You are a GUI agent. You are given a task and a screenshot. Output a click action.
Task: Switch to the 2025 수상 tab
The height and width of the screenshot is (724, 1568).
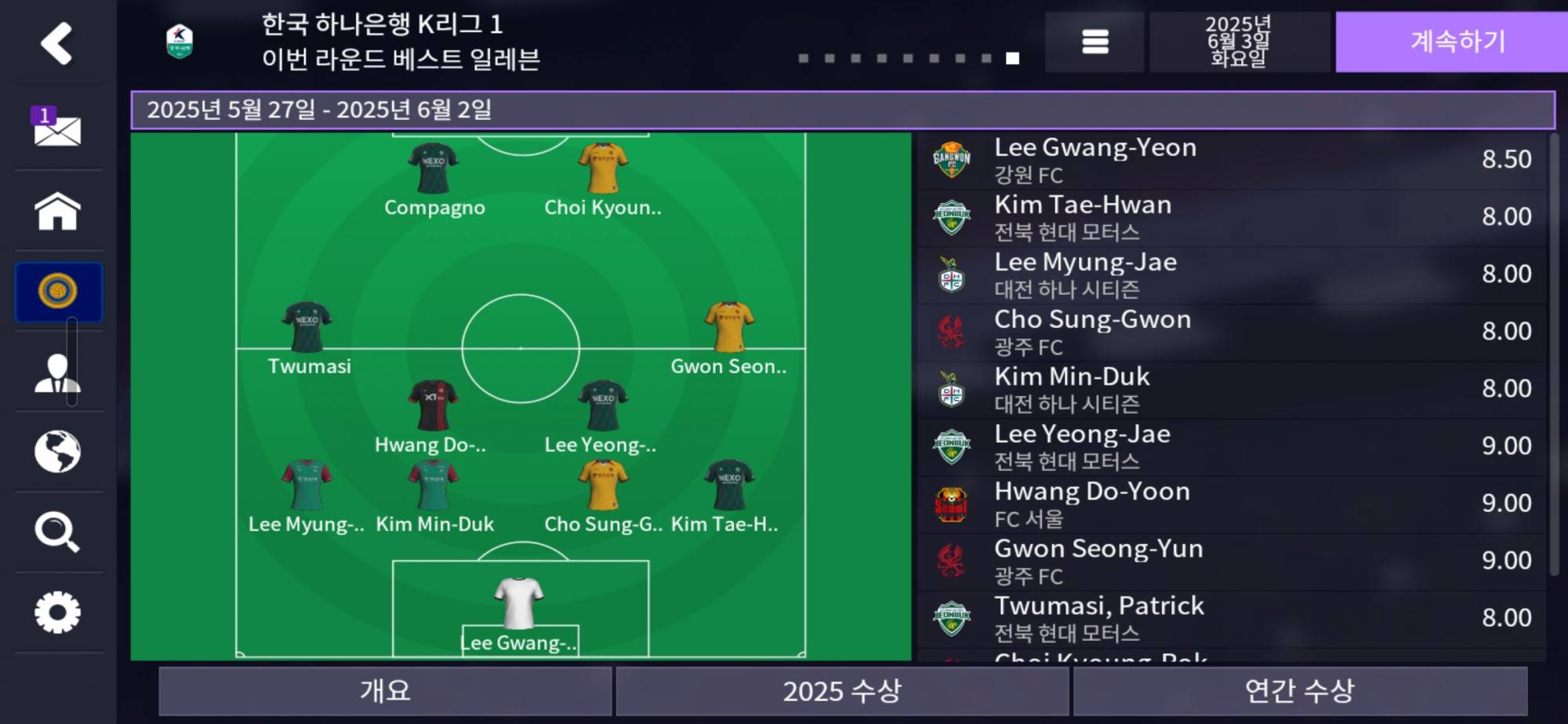click(842, 690)
